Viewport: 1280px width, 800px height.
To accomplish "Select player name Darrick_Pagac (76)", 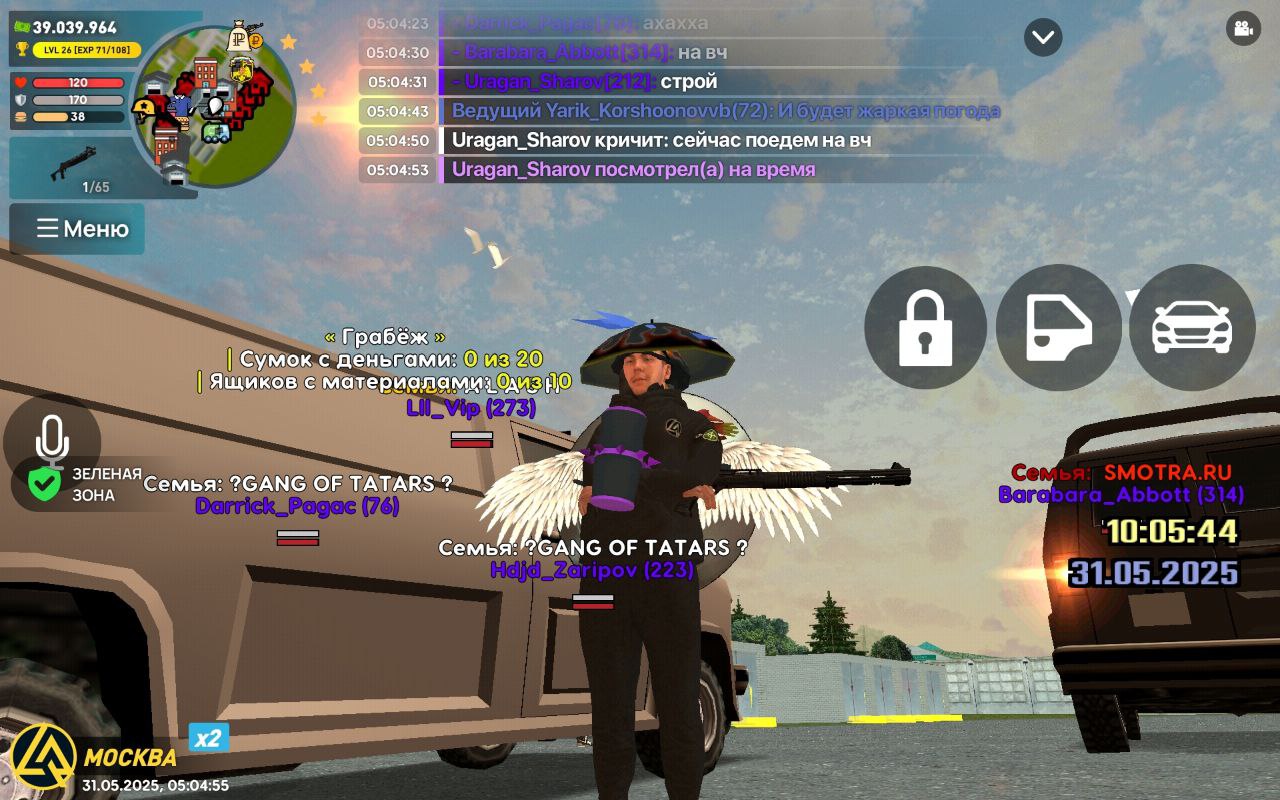I will pos(297,508).
